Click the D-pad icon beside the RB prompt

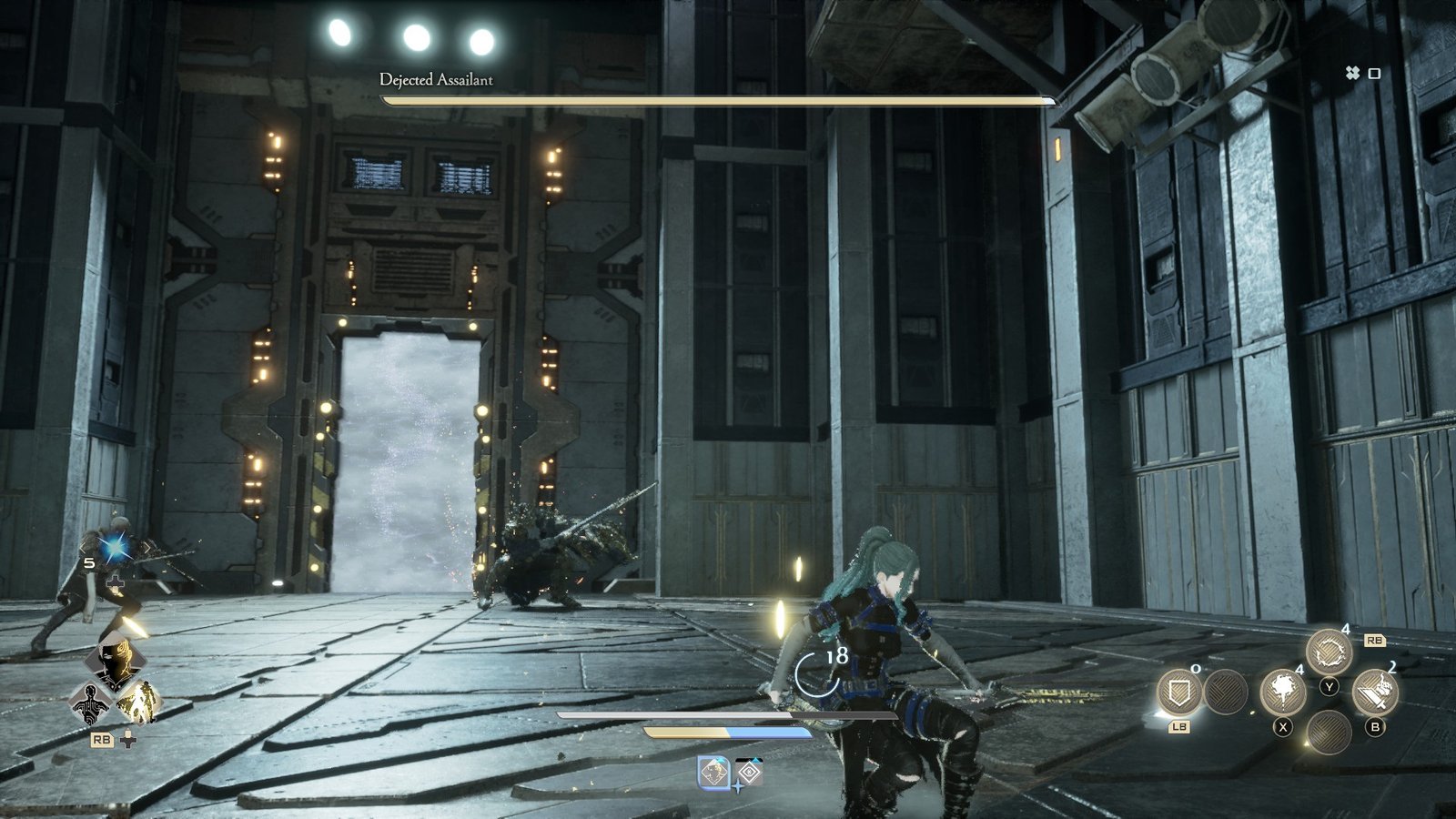127,740
